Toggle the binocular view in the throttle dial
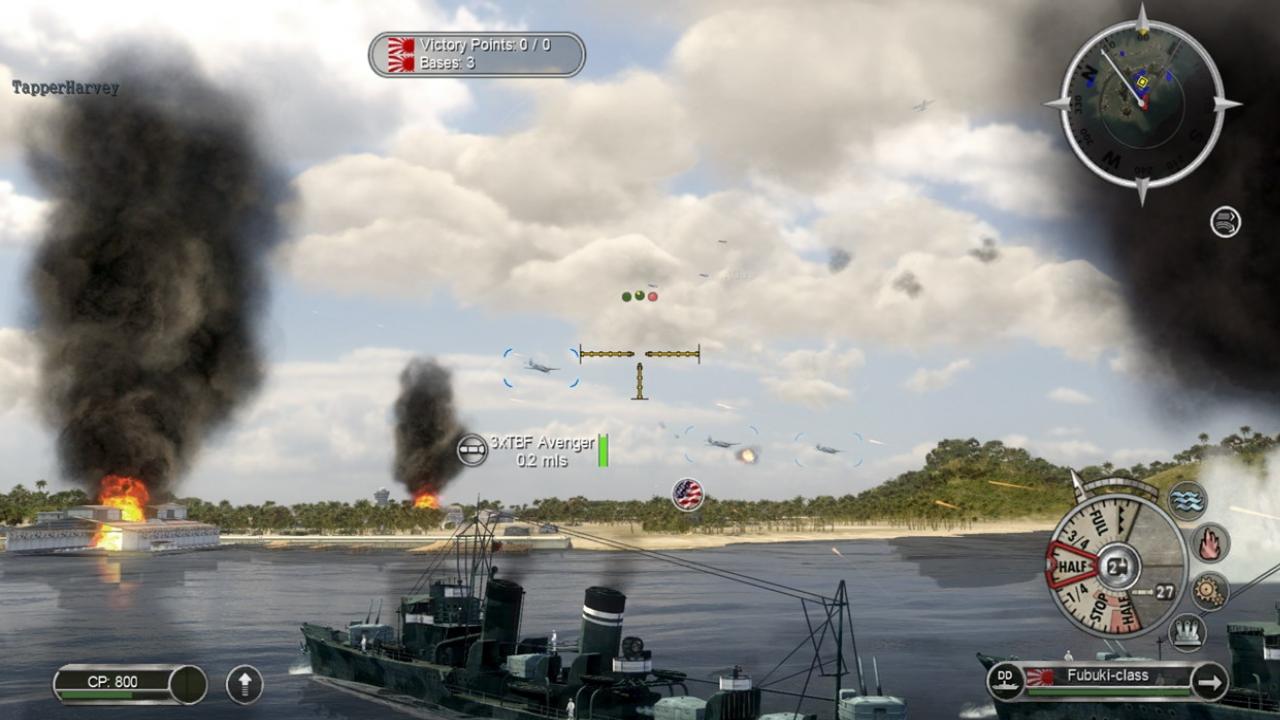1280x720 pixels. coord(1118,566)
